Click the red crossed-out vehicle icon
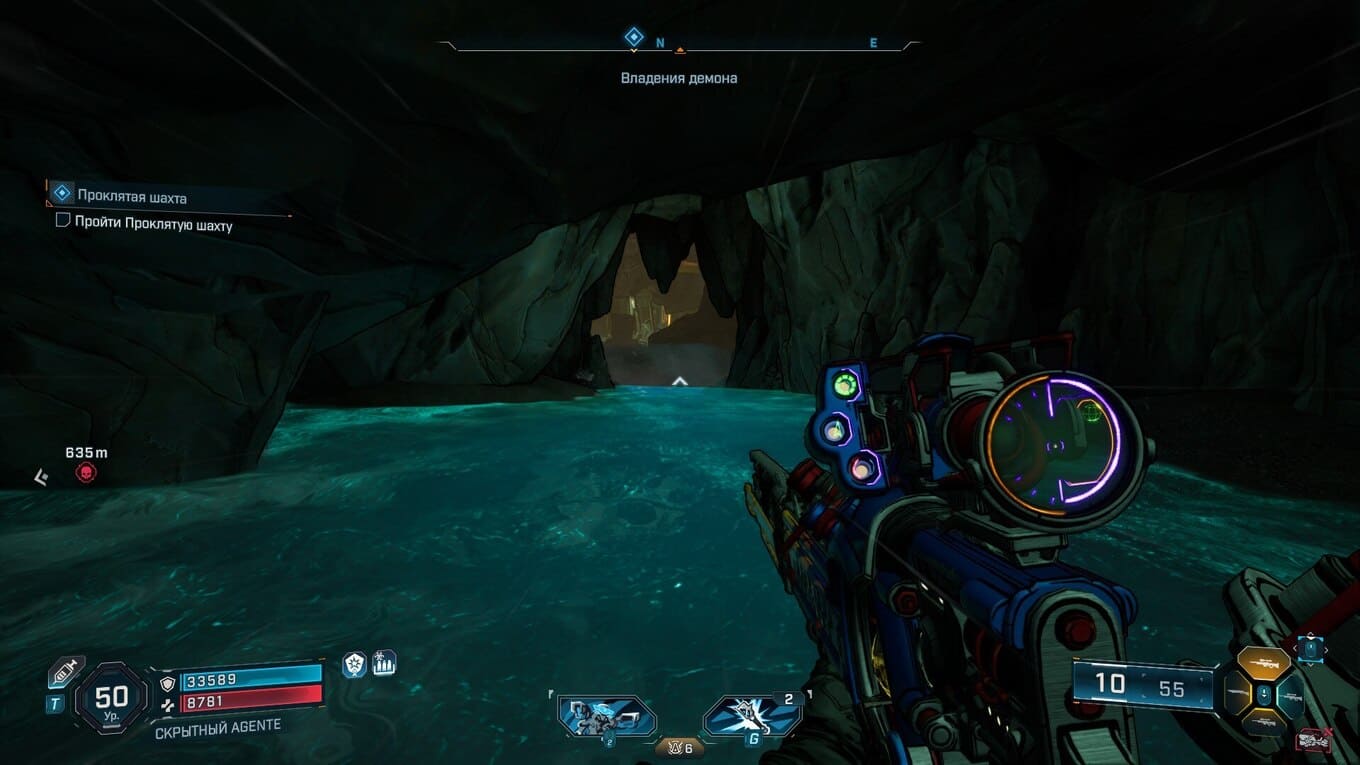This screenshot has height=765, width=1360. pos(1311,741)
